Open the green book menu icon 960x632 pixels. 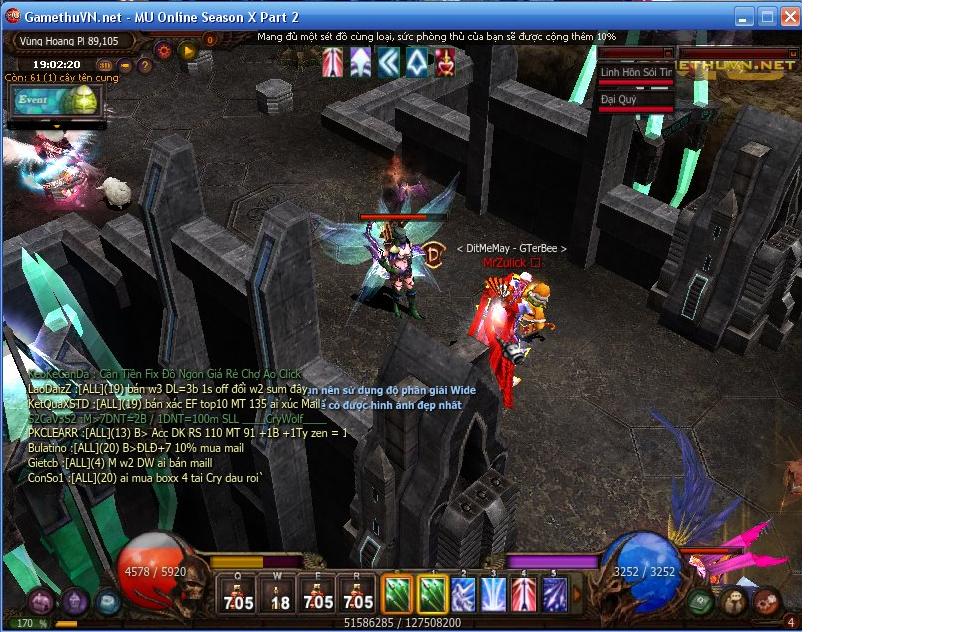point(701,601)
